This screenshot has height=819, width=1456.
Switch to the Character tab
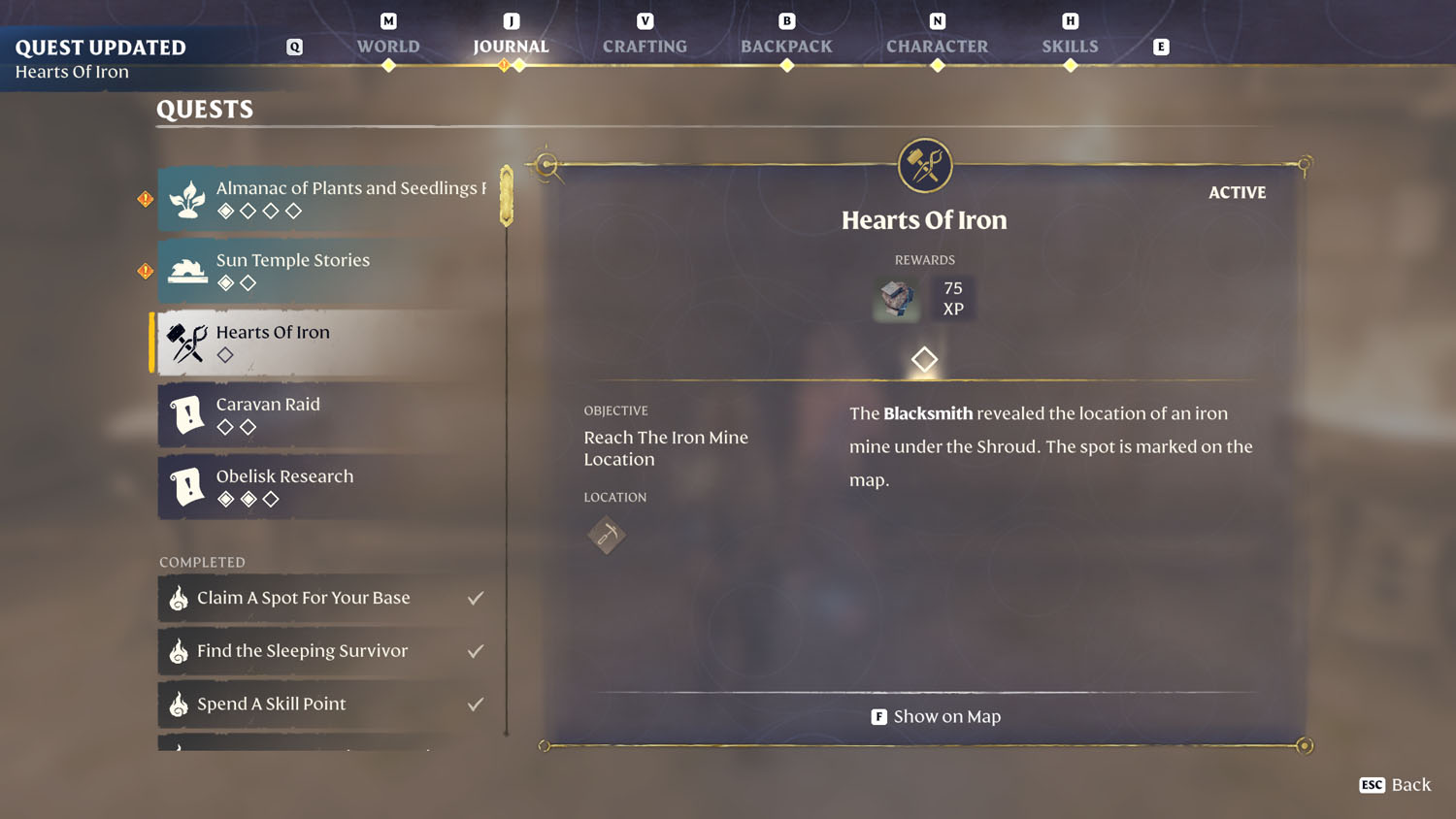[937, 46]
